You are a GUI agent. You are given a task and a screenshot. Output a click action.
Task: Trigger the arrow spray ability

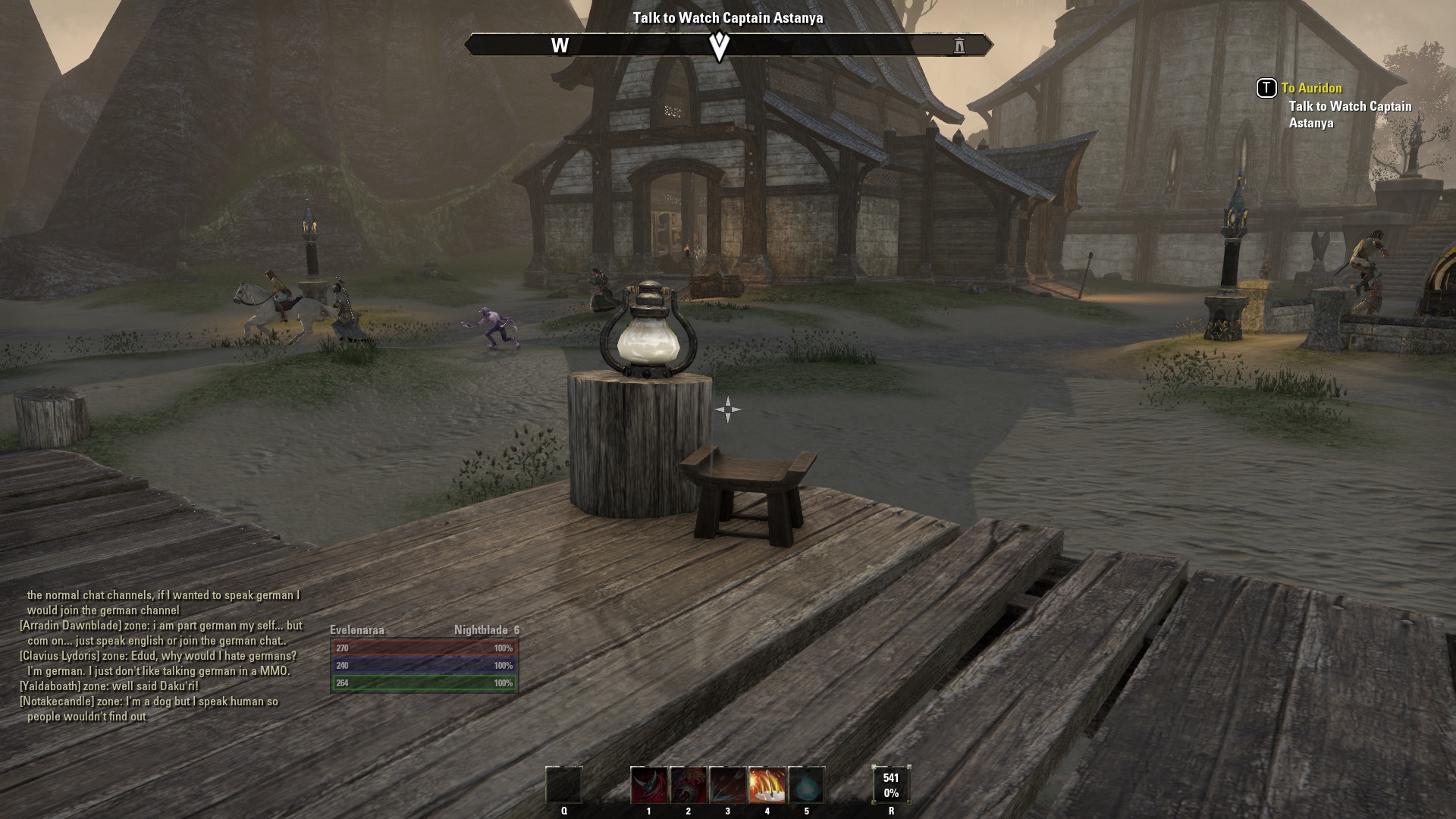point(728,785)
